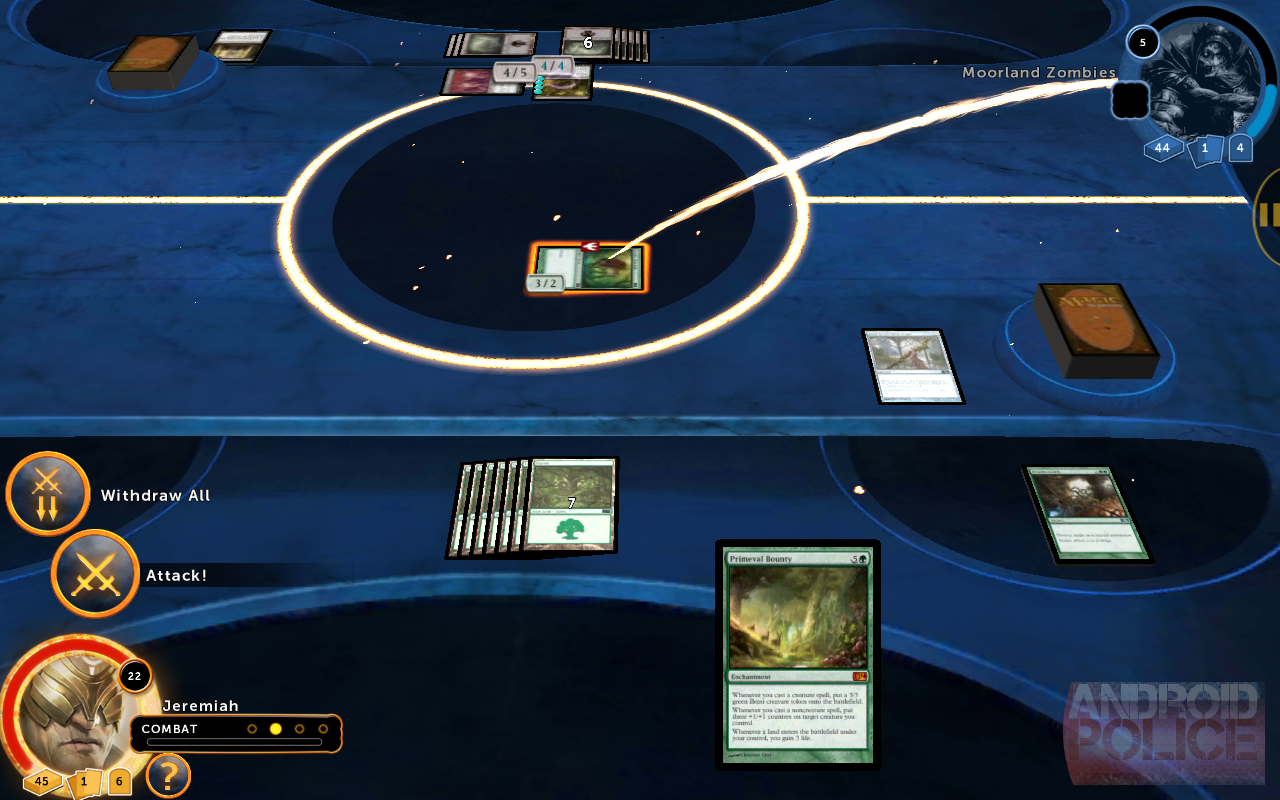This screenshot has height=800, width=1280.
Task: Click opponent's library count 44 icon
Action: [1162, 148]
